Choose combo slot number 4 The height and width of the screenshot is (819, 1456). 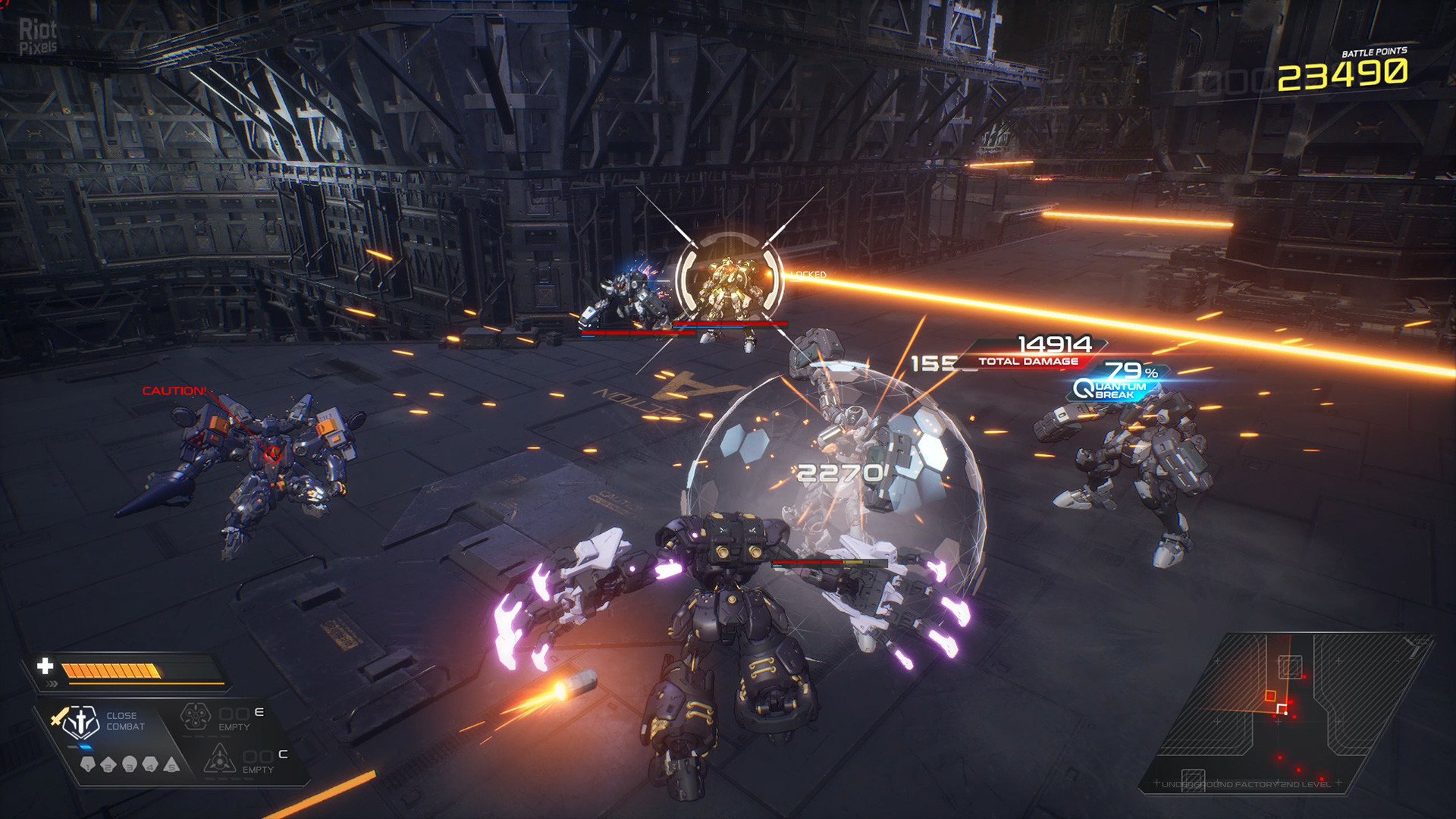(150, 764)
